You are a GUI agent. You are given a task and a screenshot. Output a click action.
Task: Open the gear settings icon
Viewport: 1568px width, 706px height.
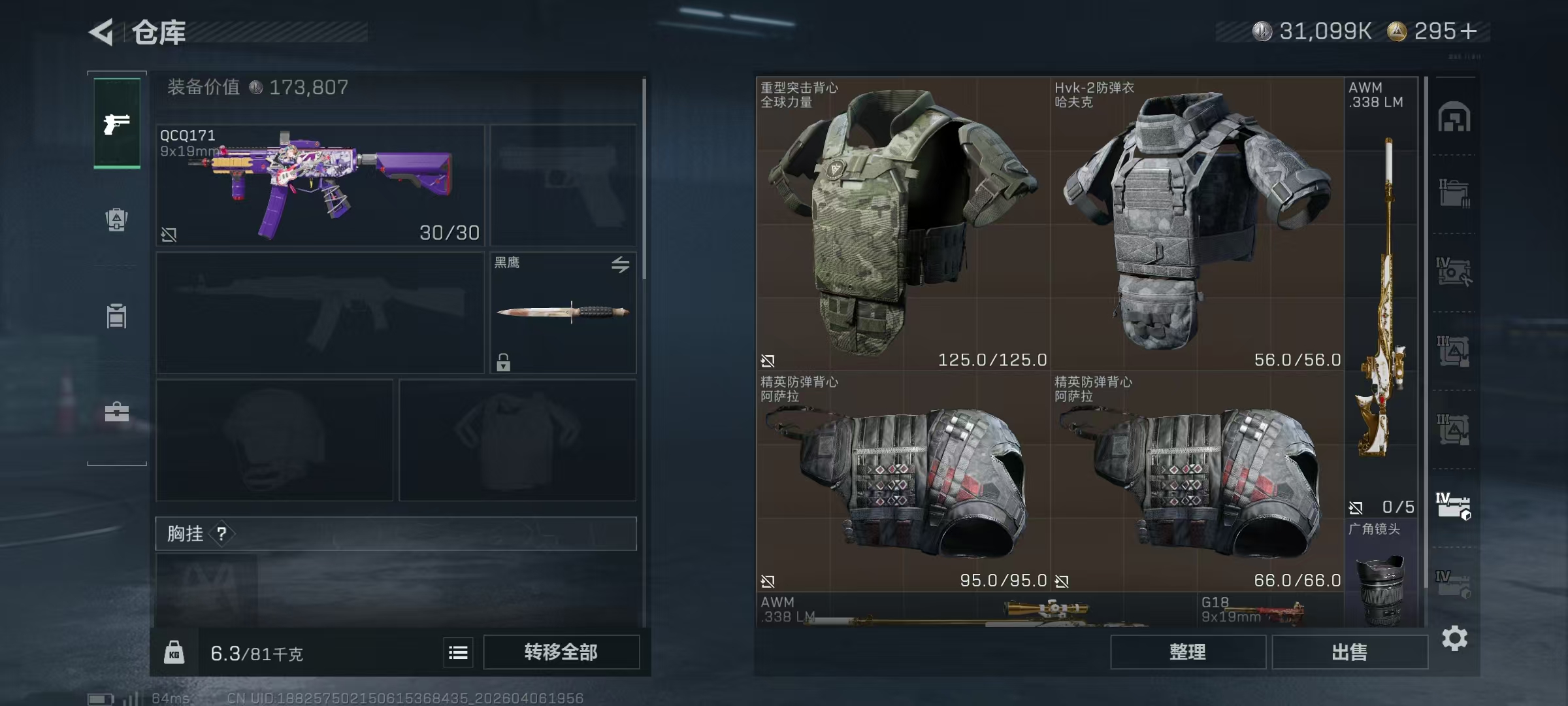pos(1454,638)
